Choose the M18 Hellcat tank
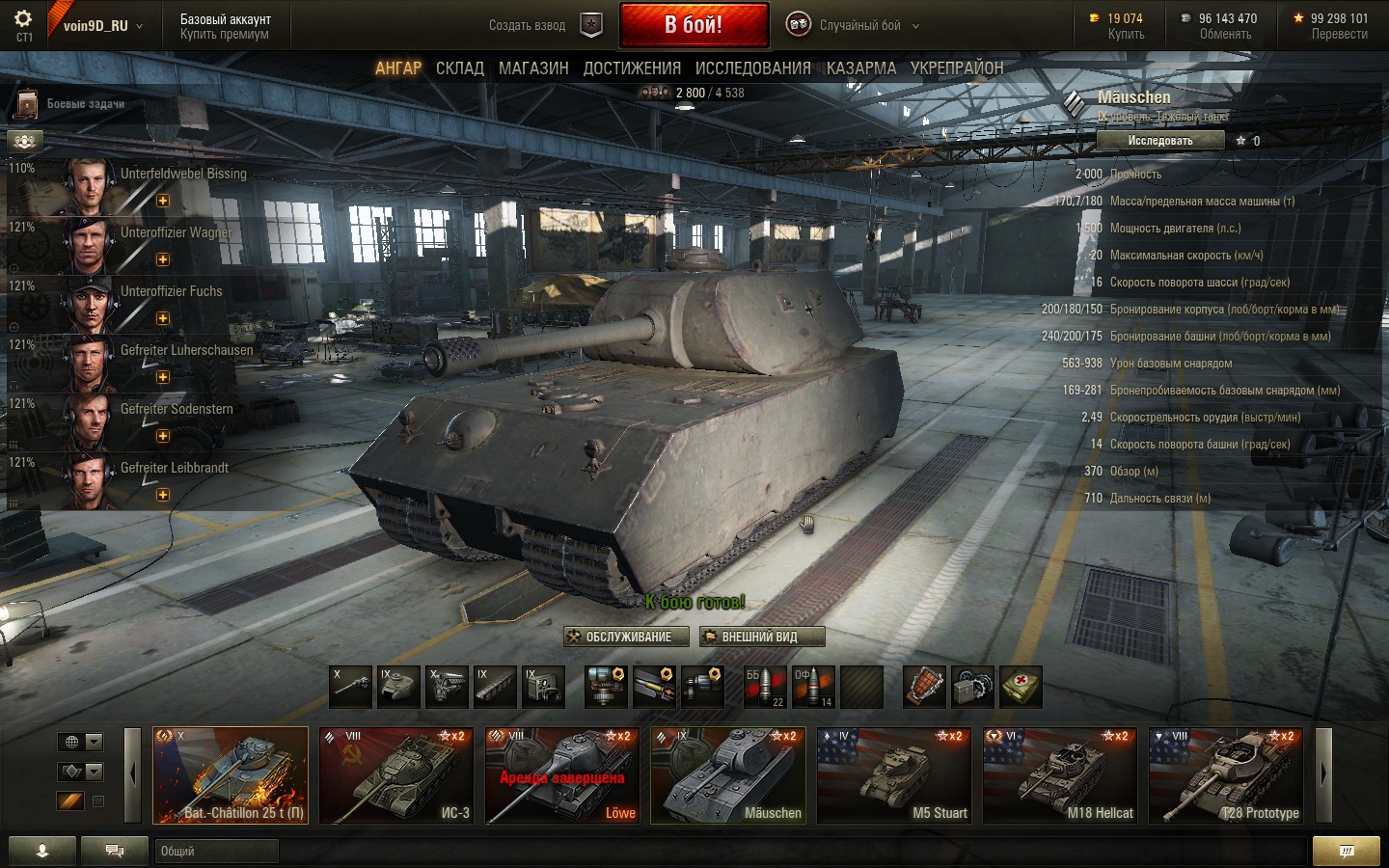The width and height of the screenshot is (1389, 868). click(1060, 775)
